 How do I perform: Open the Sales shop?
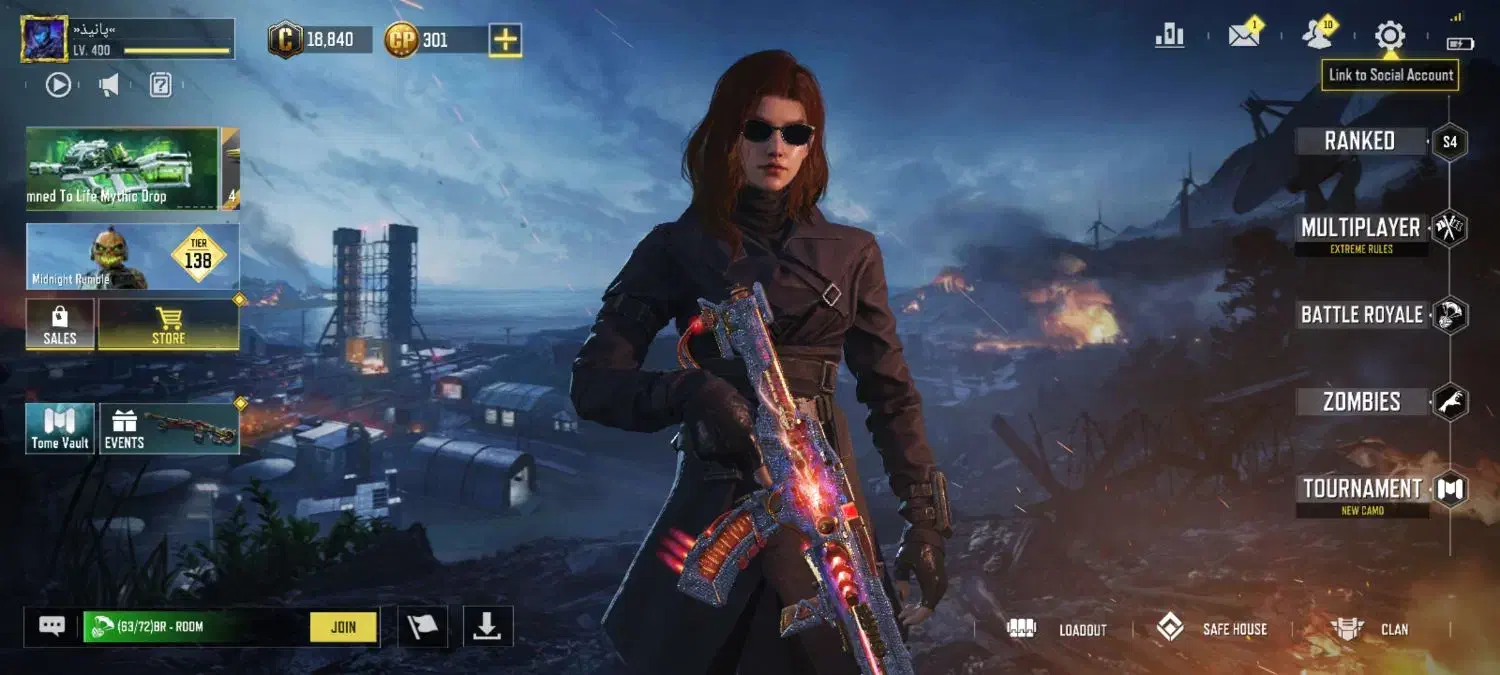60,325
